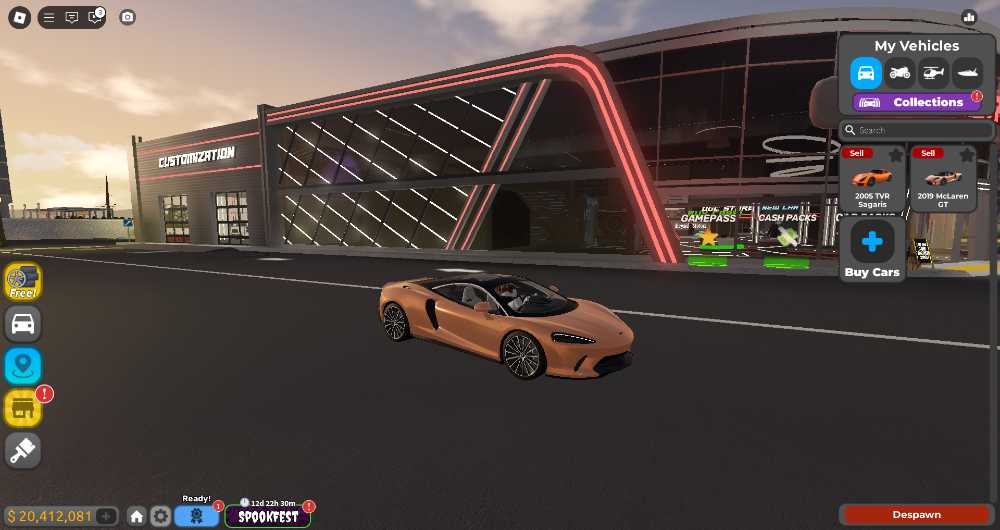Despawn the current vehicle
This screenshot has height=530, width=1000.
(916, 515)
